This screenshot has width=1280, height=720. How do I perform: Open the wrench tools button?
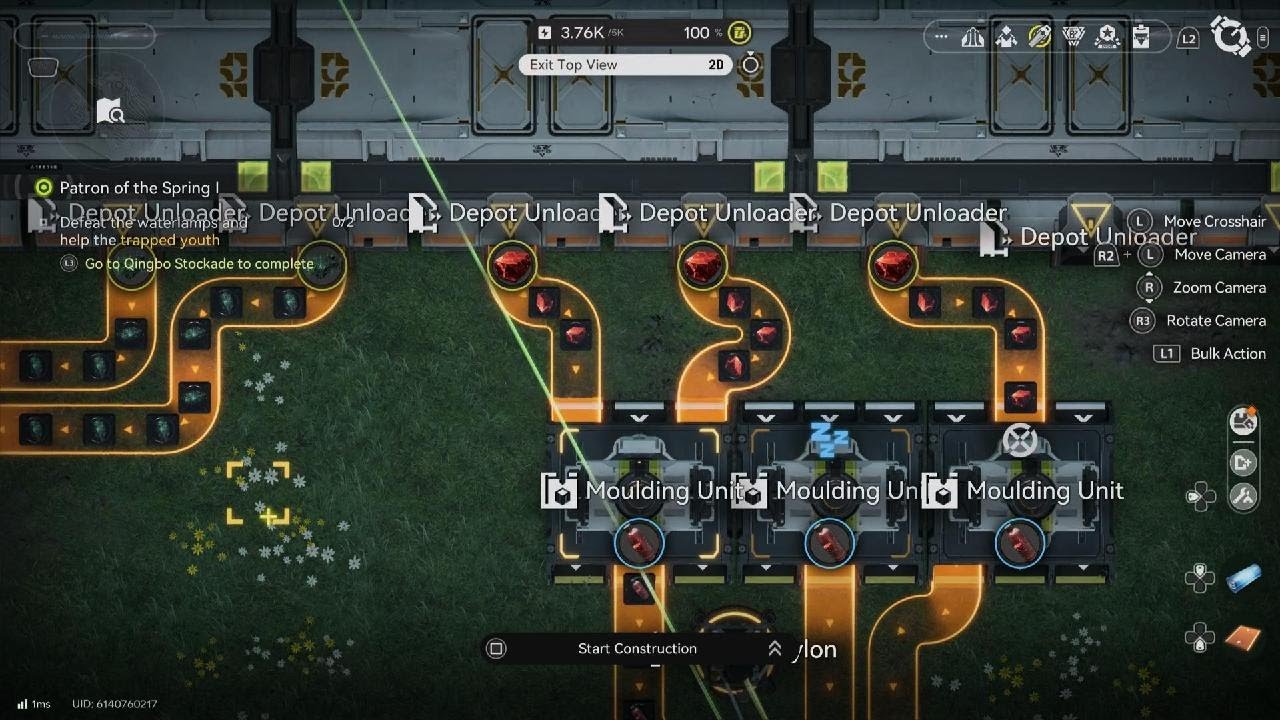[1243, 496]
